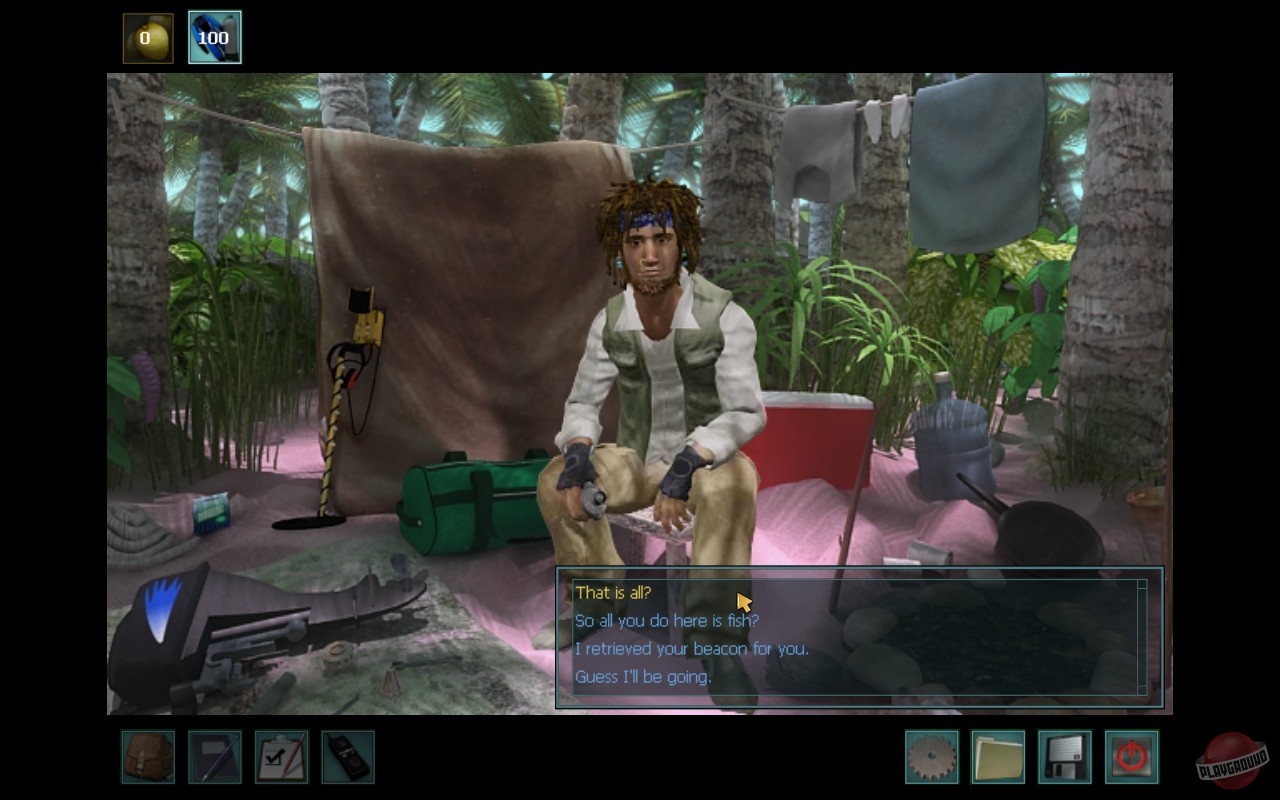Image resolution: width=1280 pixels, height=800 pixels.
Task: Open the game settings gear
Action: tap(930, 757)
